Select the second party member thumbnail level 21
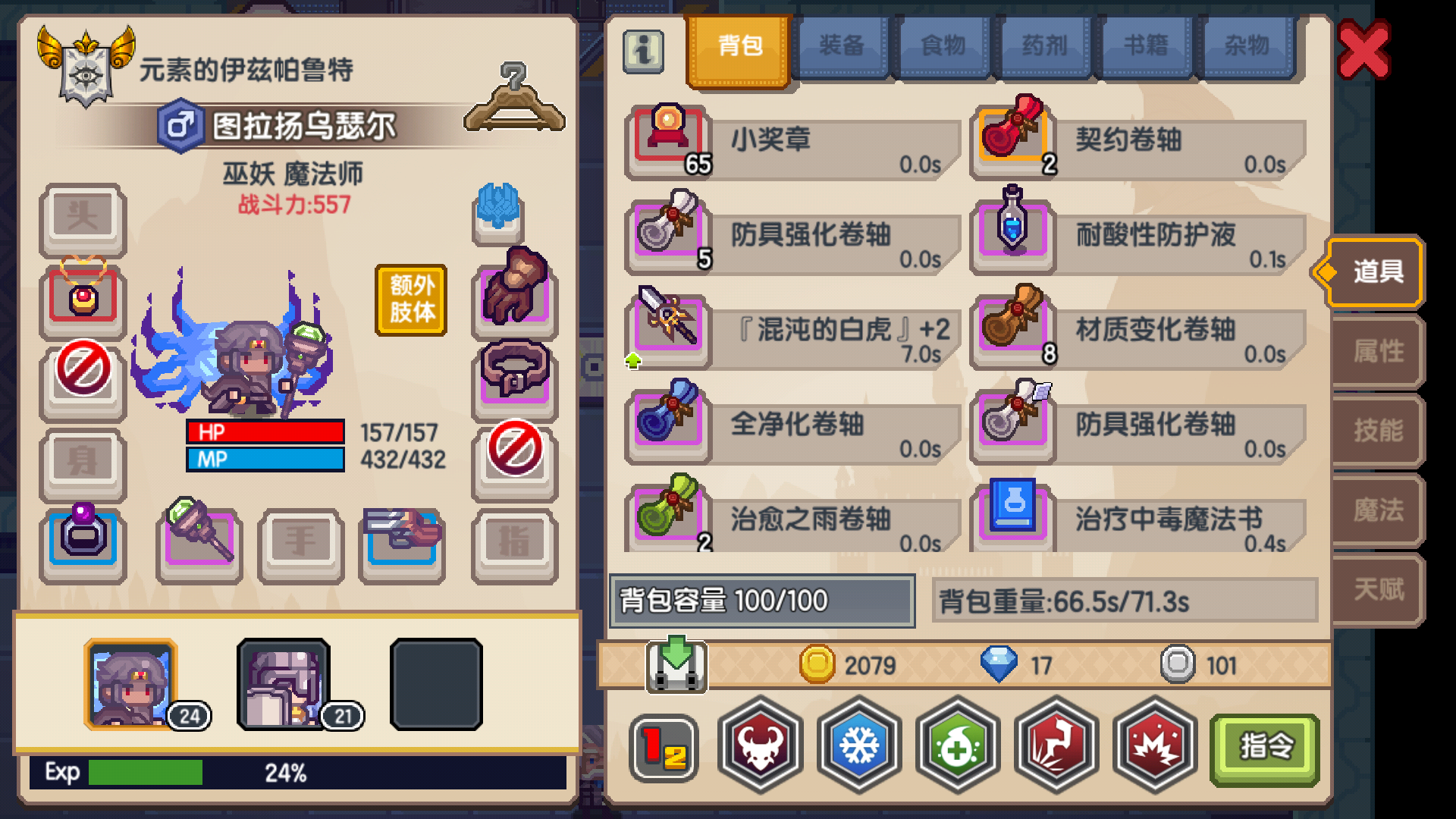The height and width of the screenshot is (819, 1456). point(284,686)
